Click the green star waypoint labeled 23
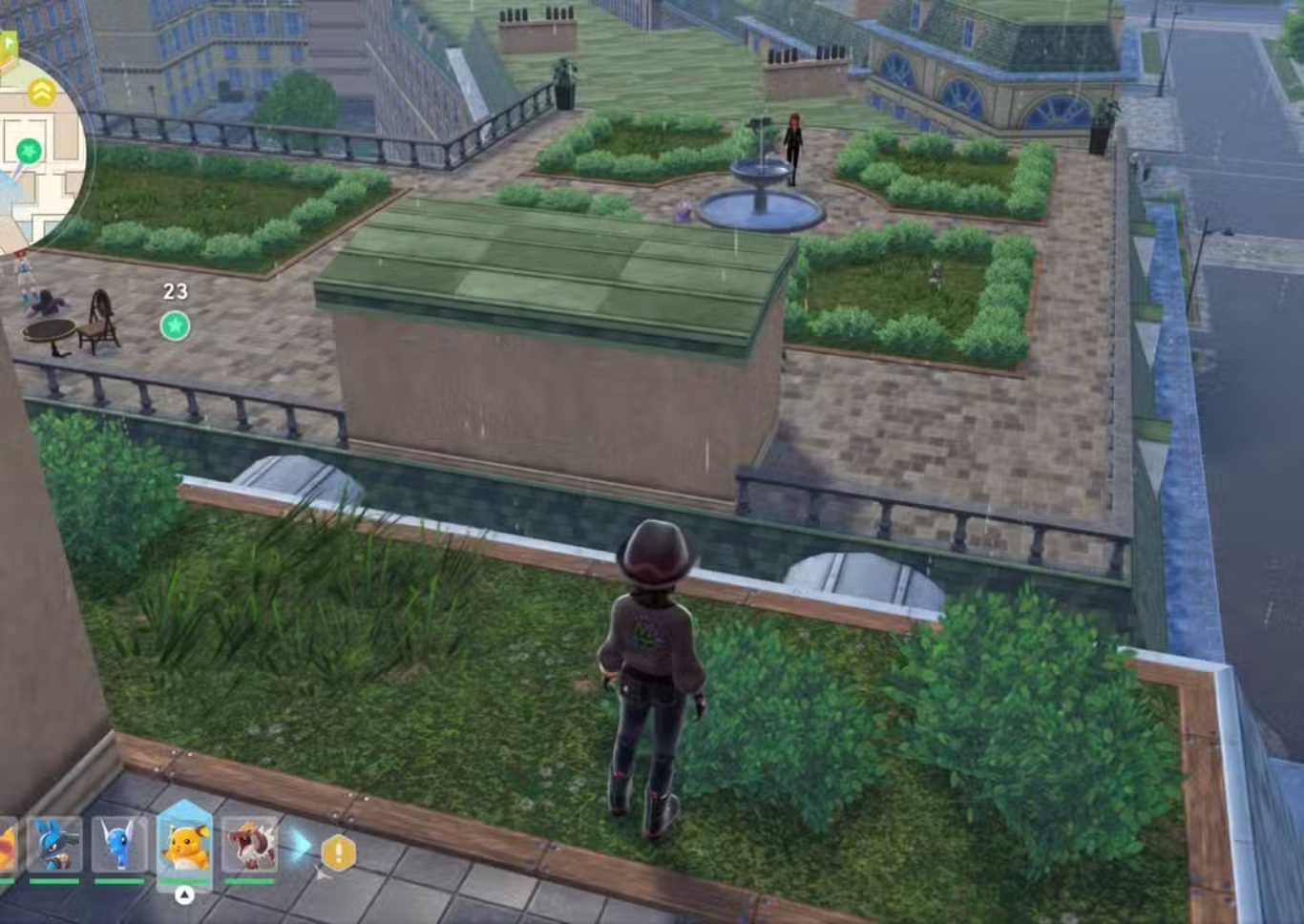The height and width of the screenshot is (924, 1304). [175, 326]
